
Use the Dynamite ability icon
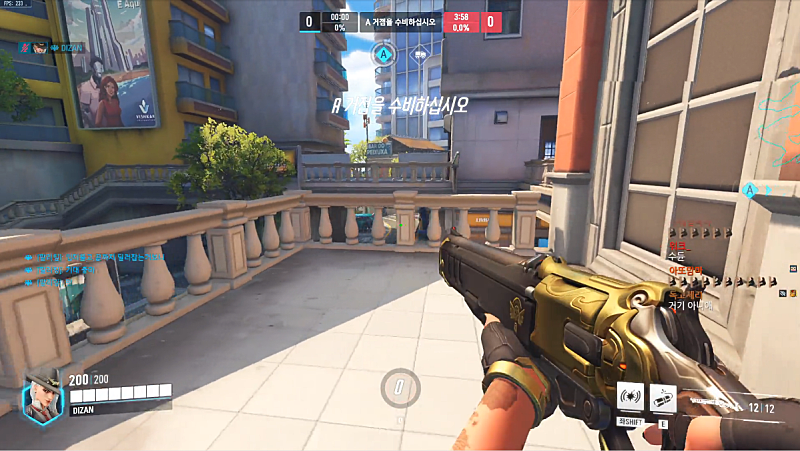pos(663,395)
